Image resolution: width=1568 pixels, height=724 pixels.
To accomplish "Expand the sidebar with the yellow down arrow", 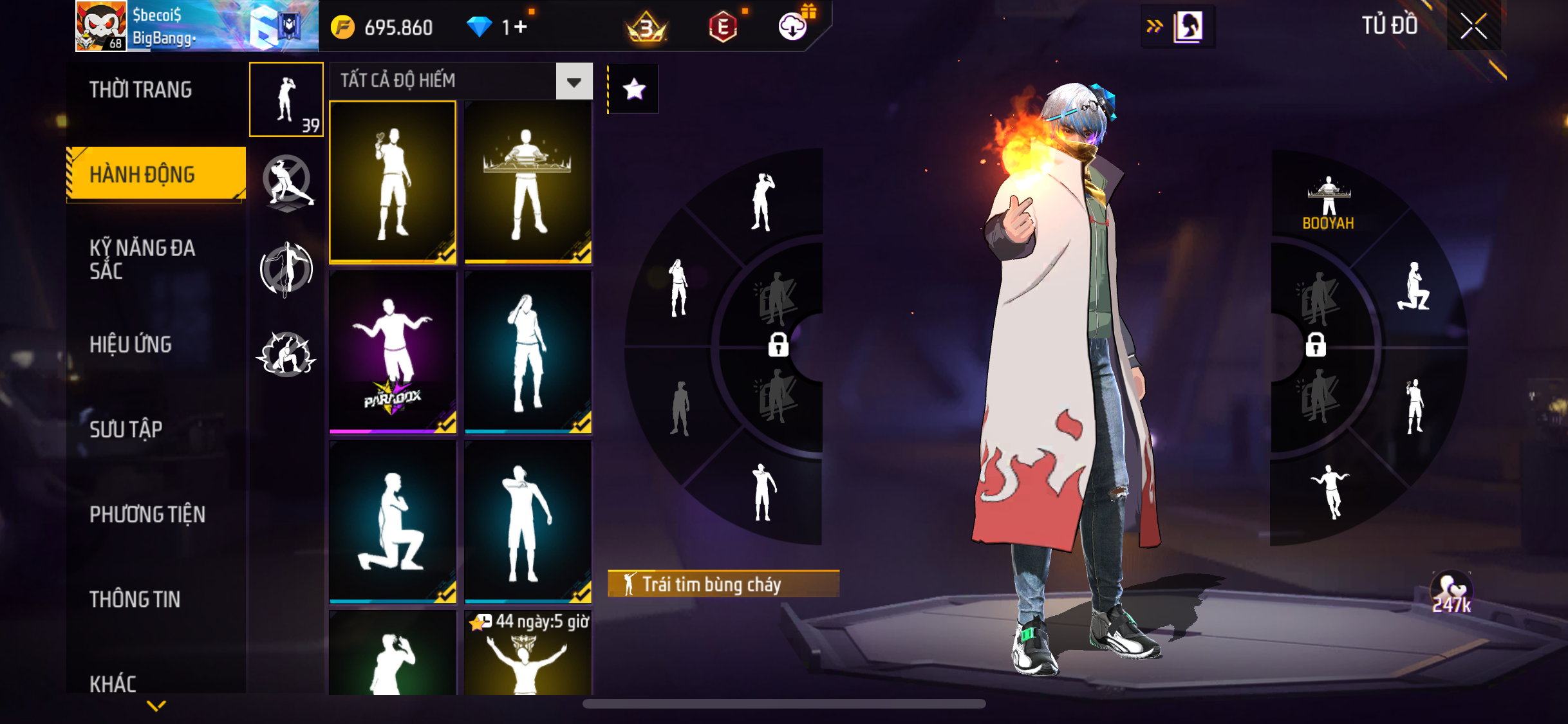I will (x=156, y=706).
